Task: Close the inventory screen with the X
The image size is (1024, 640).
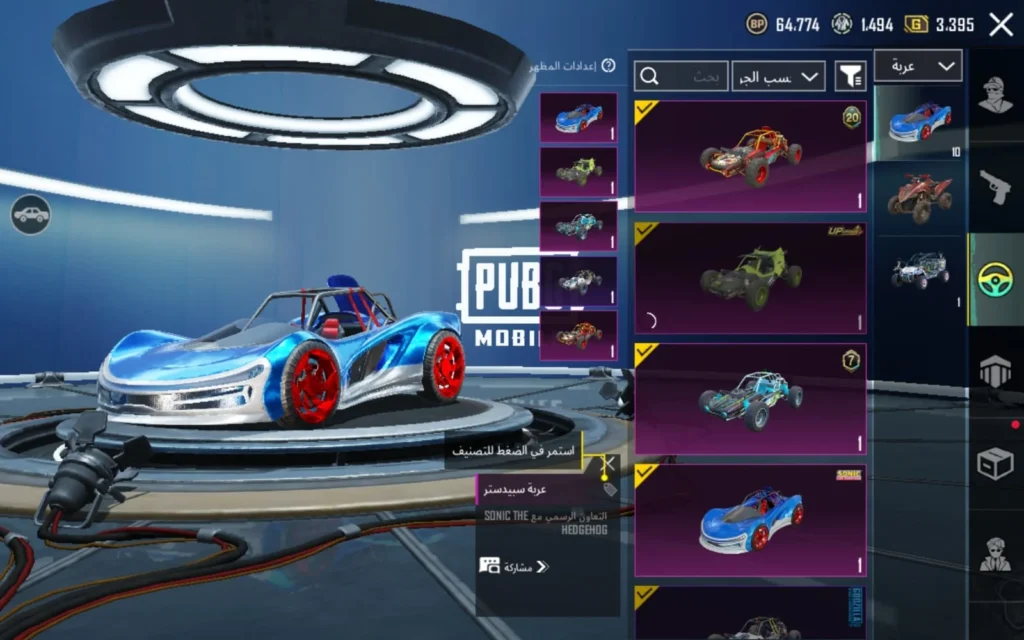Action: click(x=1001, y=25)
